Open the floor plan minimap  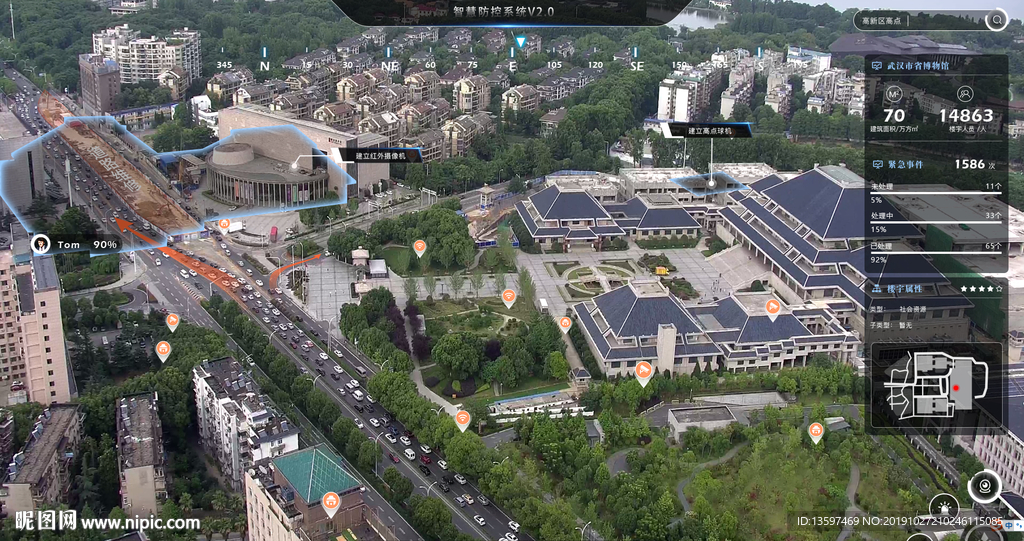coord(936,386)
